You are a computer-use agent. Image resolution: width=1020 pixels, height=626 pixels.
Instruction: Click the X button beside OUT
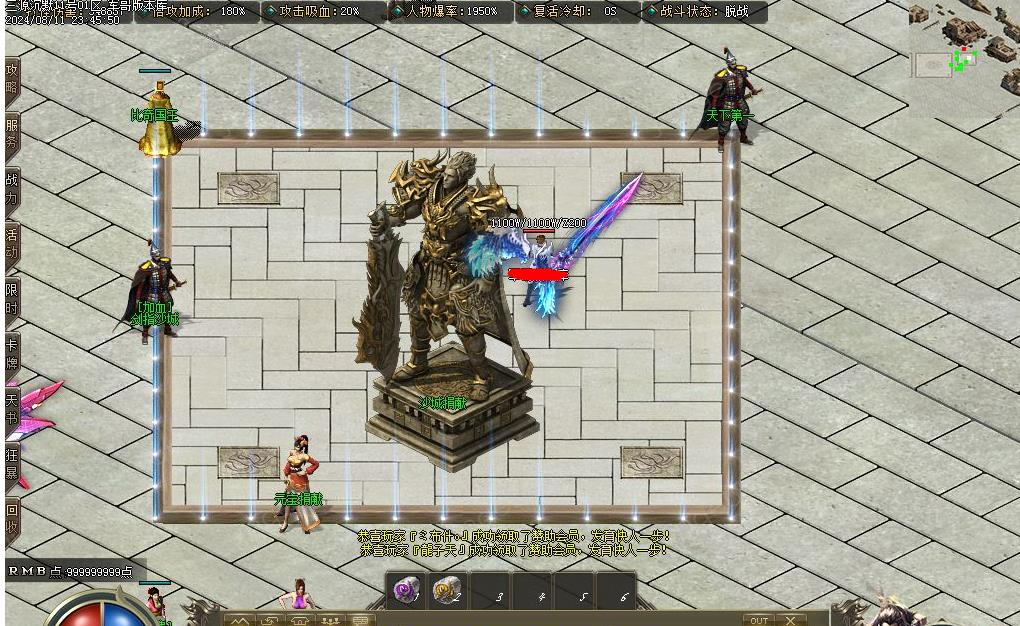click(x=790, y=620)
